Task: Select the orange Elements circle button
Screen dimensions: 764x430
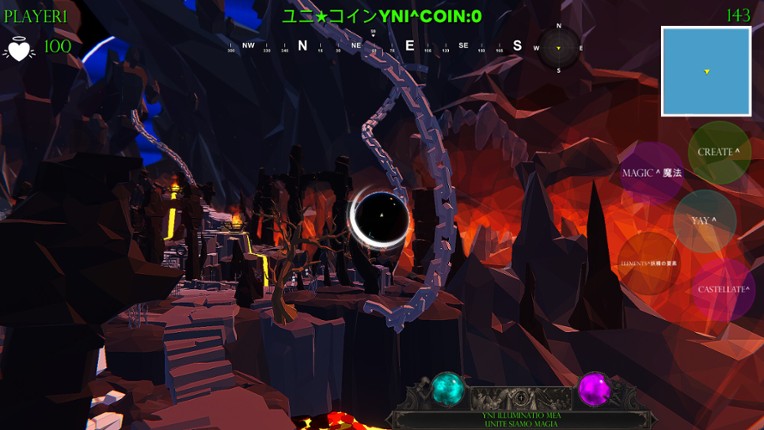Action: point(648,264)
